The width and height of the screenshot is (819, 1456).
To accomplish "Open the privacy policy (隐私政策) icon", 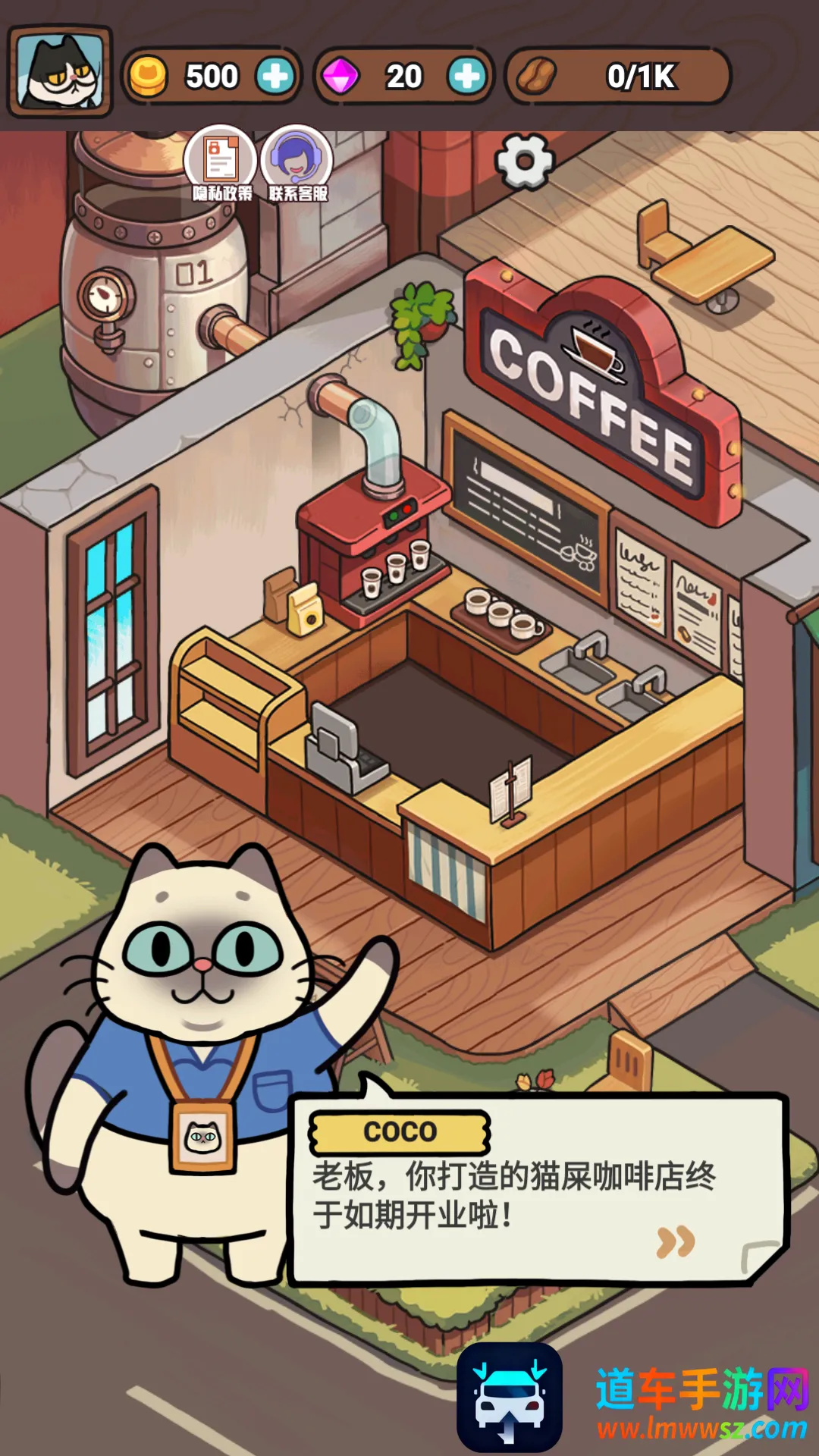I will (x=221, y=162).
